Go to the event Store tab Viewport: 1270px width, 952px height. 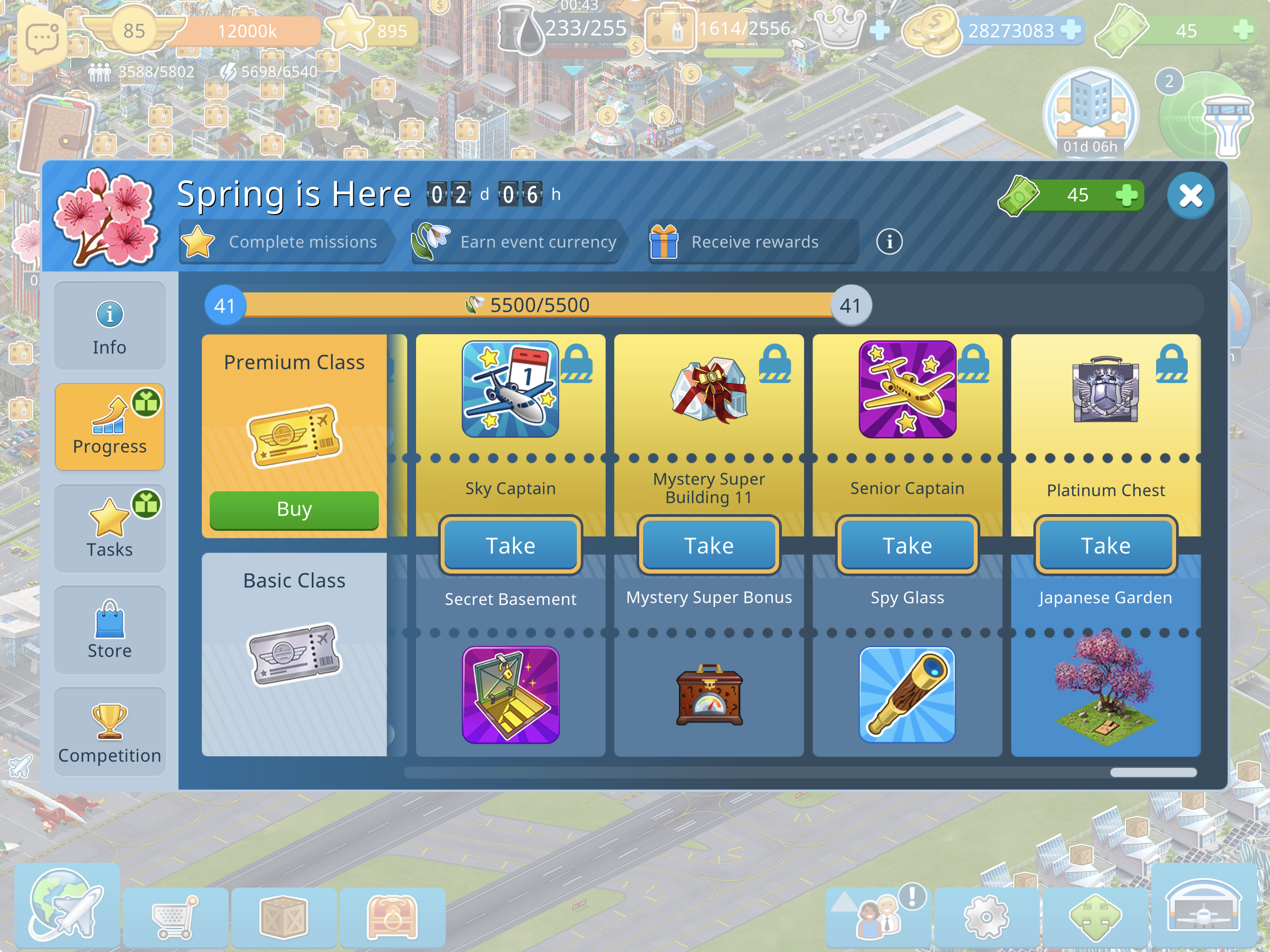110,630
